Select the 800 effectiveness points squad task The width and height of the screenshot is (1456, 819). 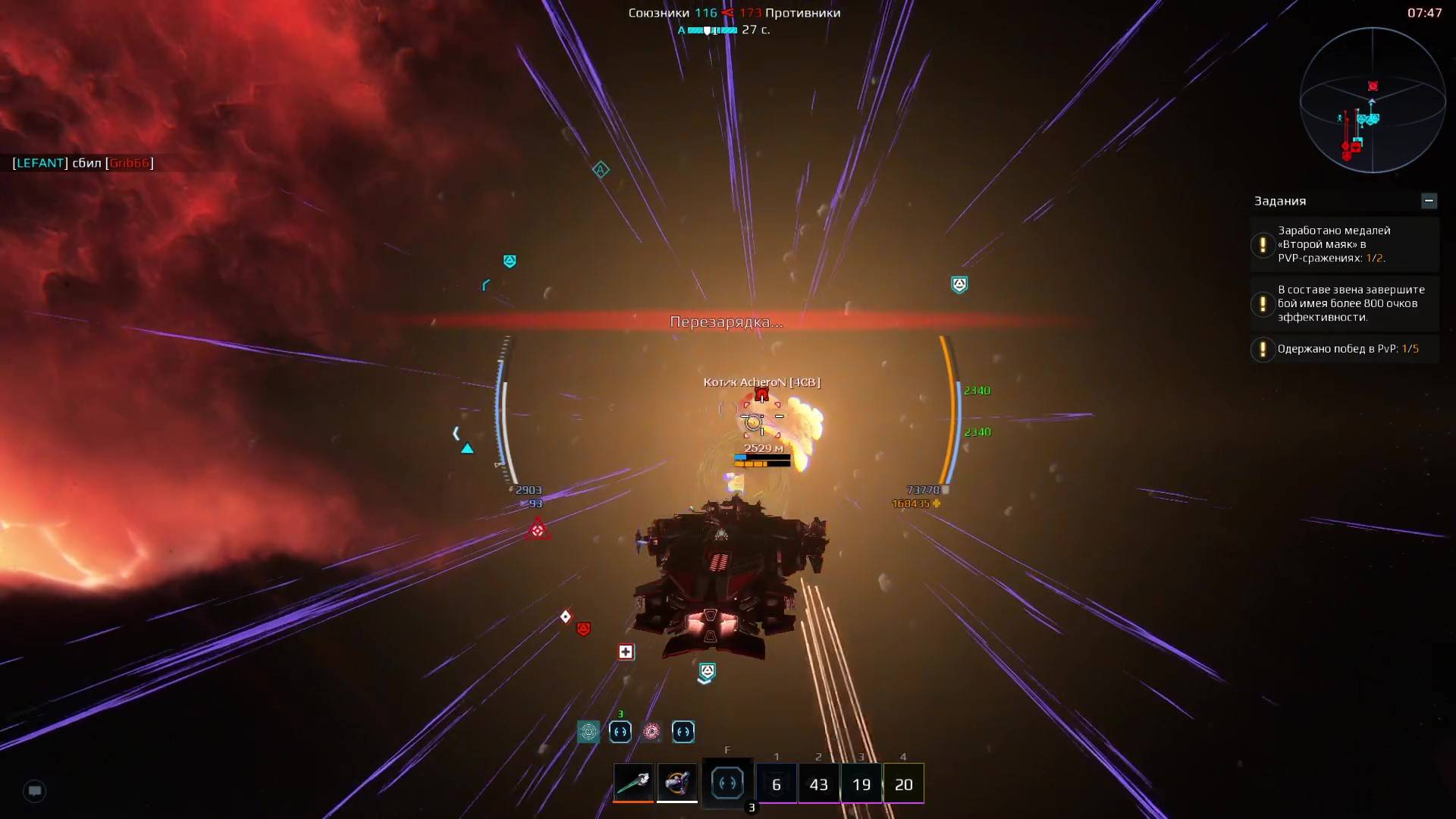[1344, 303]
